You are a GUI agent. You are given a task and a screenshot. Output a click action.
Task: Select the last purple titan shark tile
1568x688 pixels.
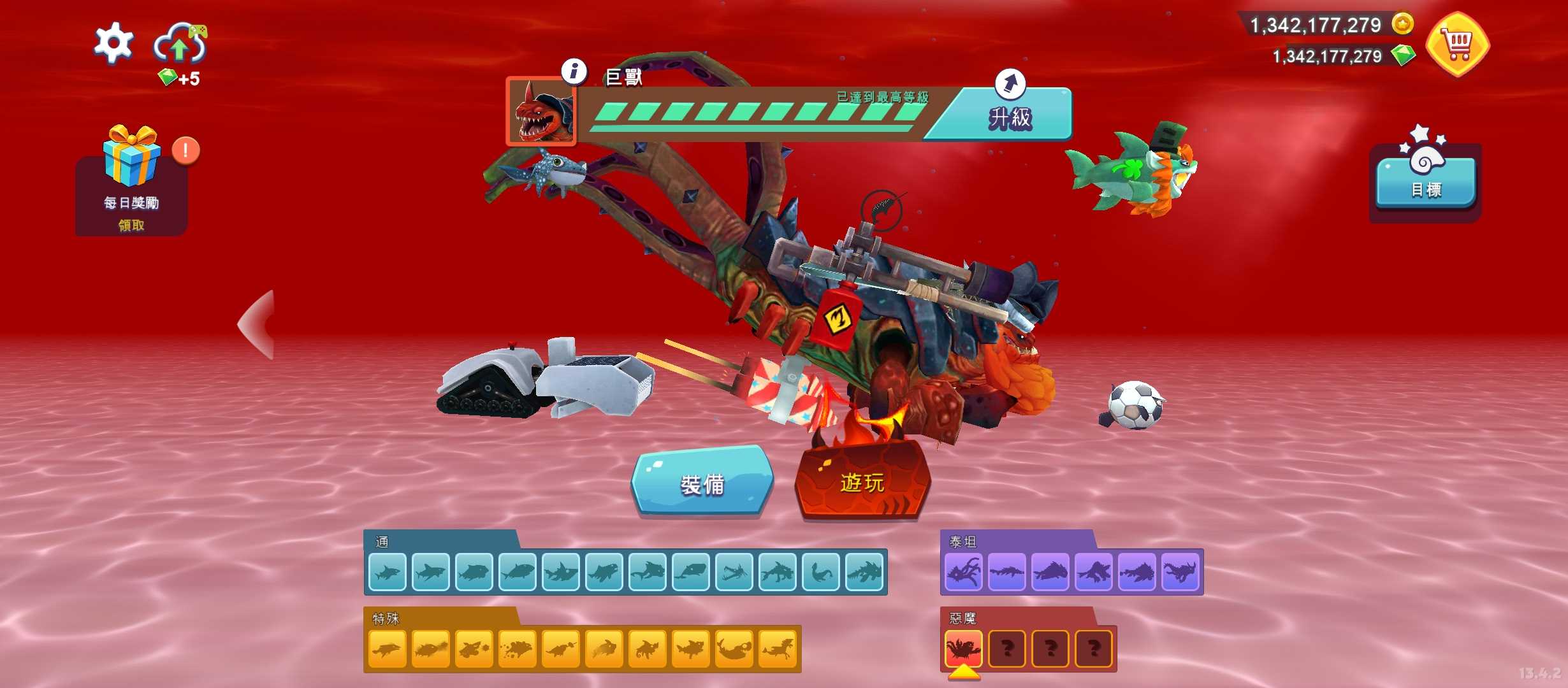click(x=1180, y=571)
